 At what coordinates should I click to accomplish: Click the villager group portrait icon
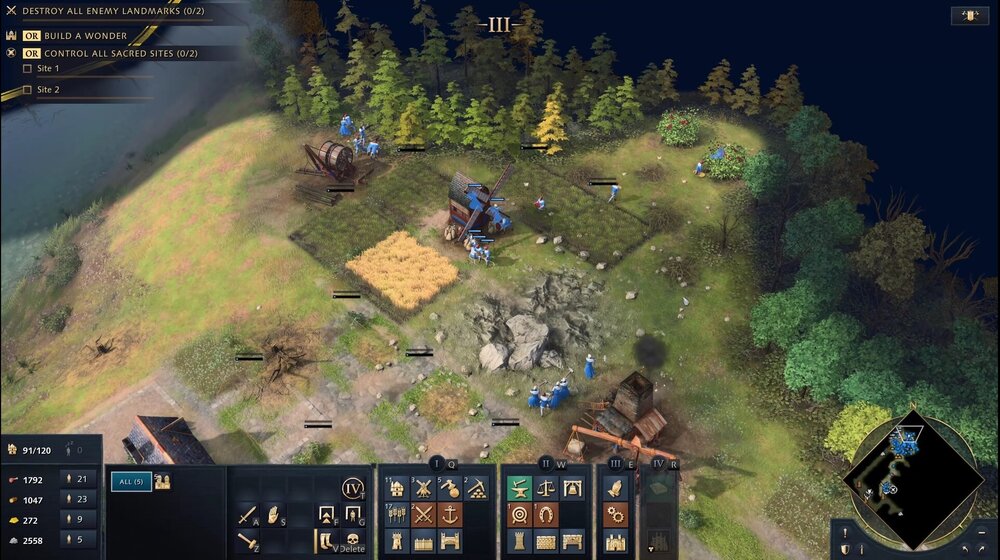163,482
